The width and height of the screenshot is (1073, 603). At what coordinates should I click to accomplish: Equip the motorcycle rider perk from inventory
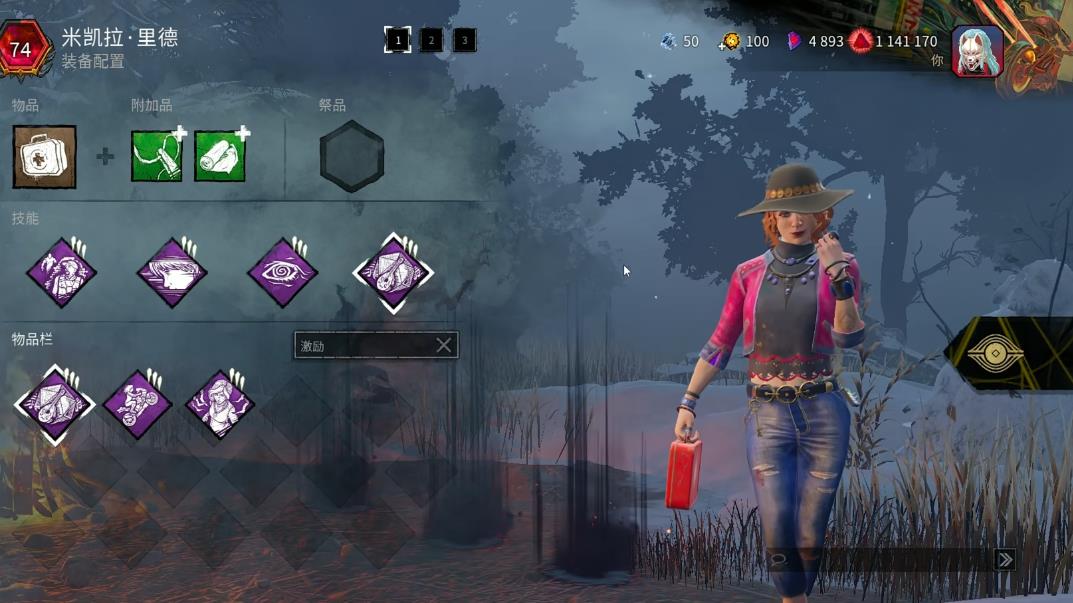point(137,404)
